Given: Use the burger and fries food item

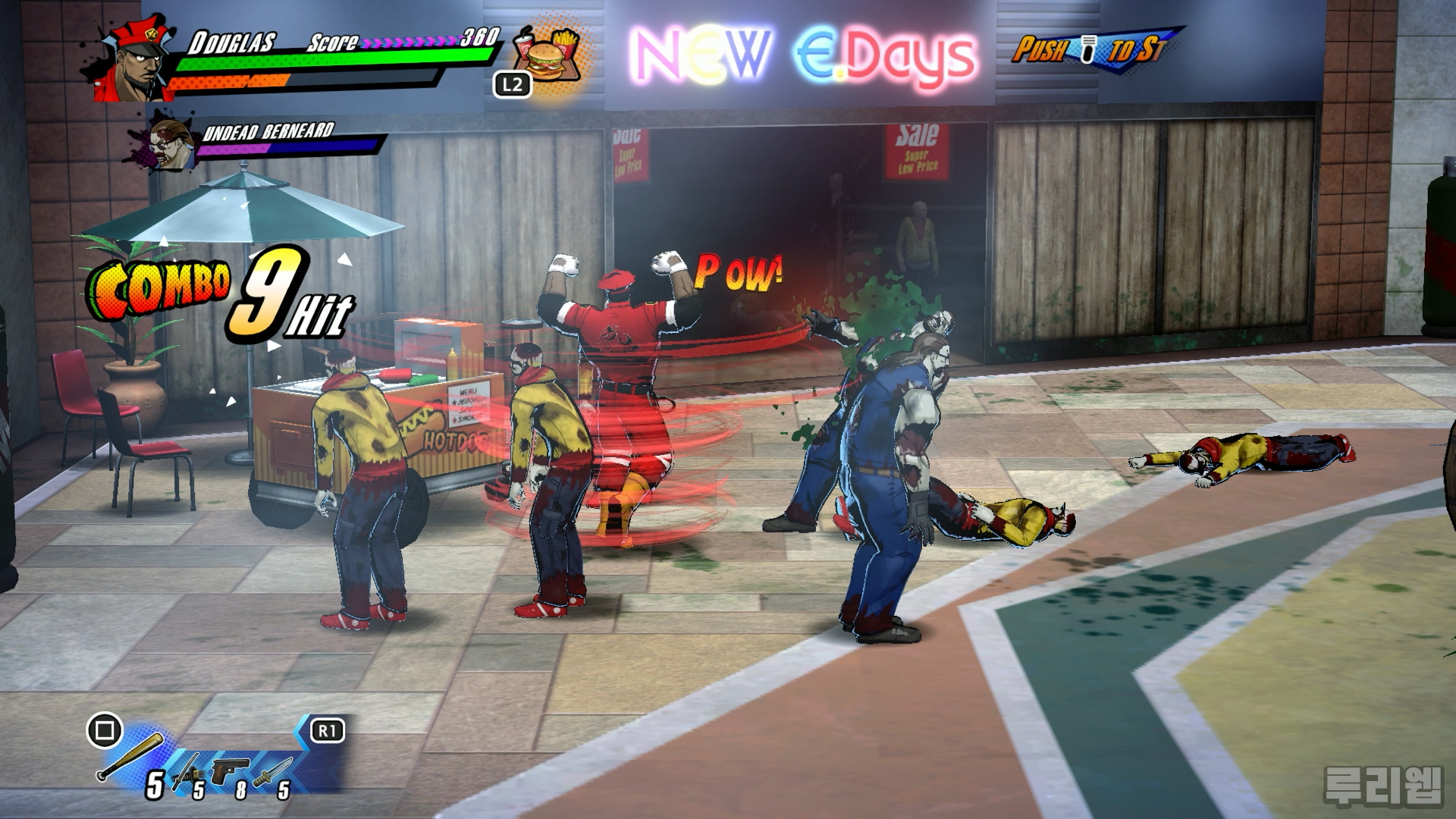Looking at the screenshot, I should click(548, 53).
